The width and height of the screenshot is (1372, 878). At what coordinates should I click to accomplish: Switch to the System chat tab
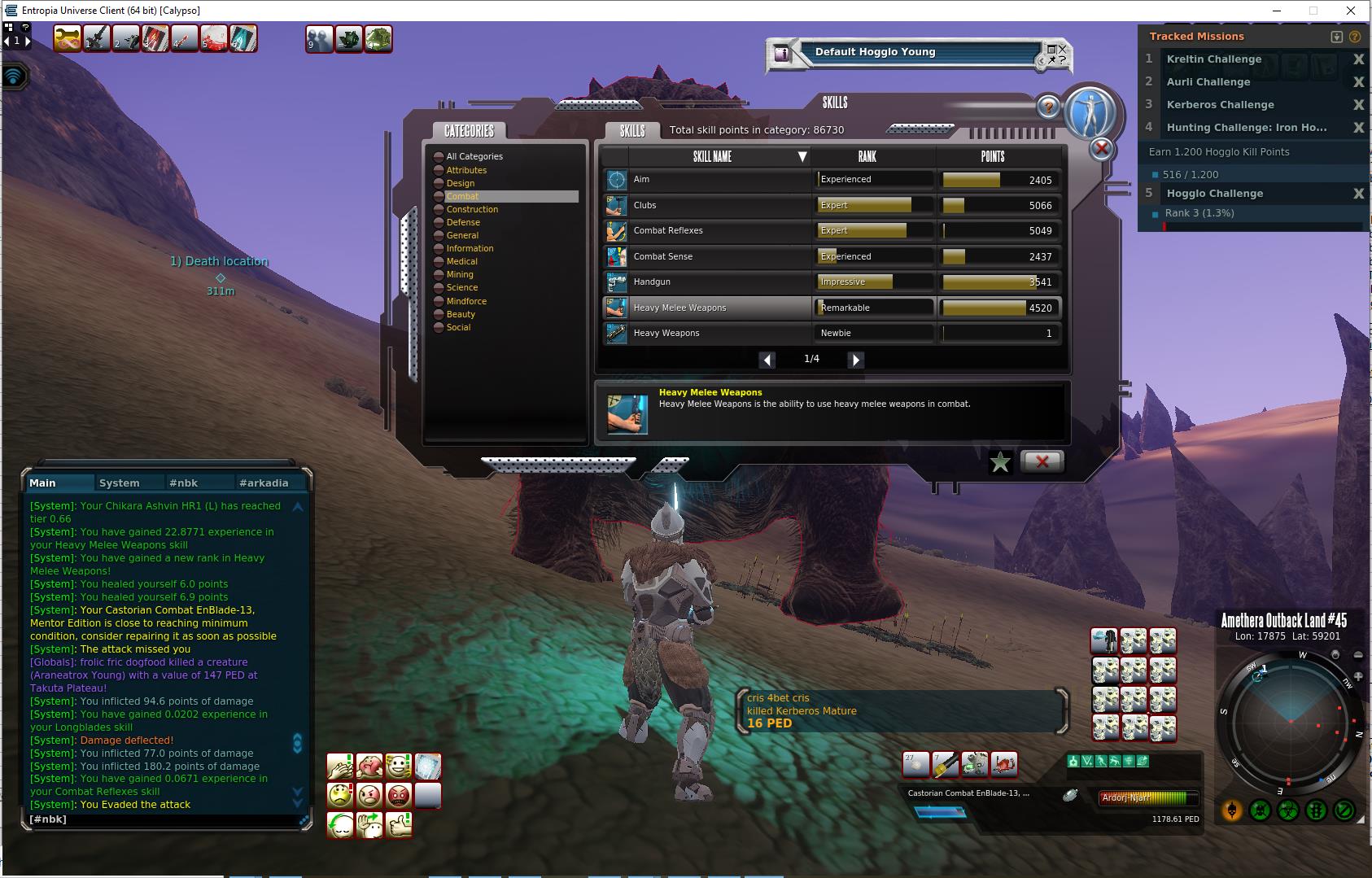pyautogui.click(x=120, y=483)
